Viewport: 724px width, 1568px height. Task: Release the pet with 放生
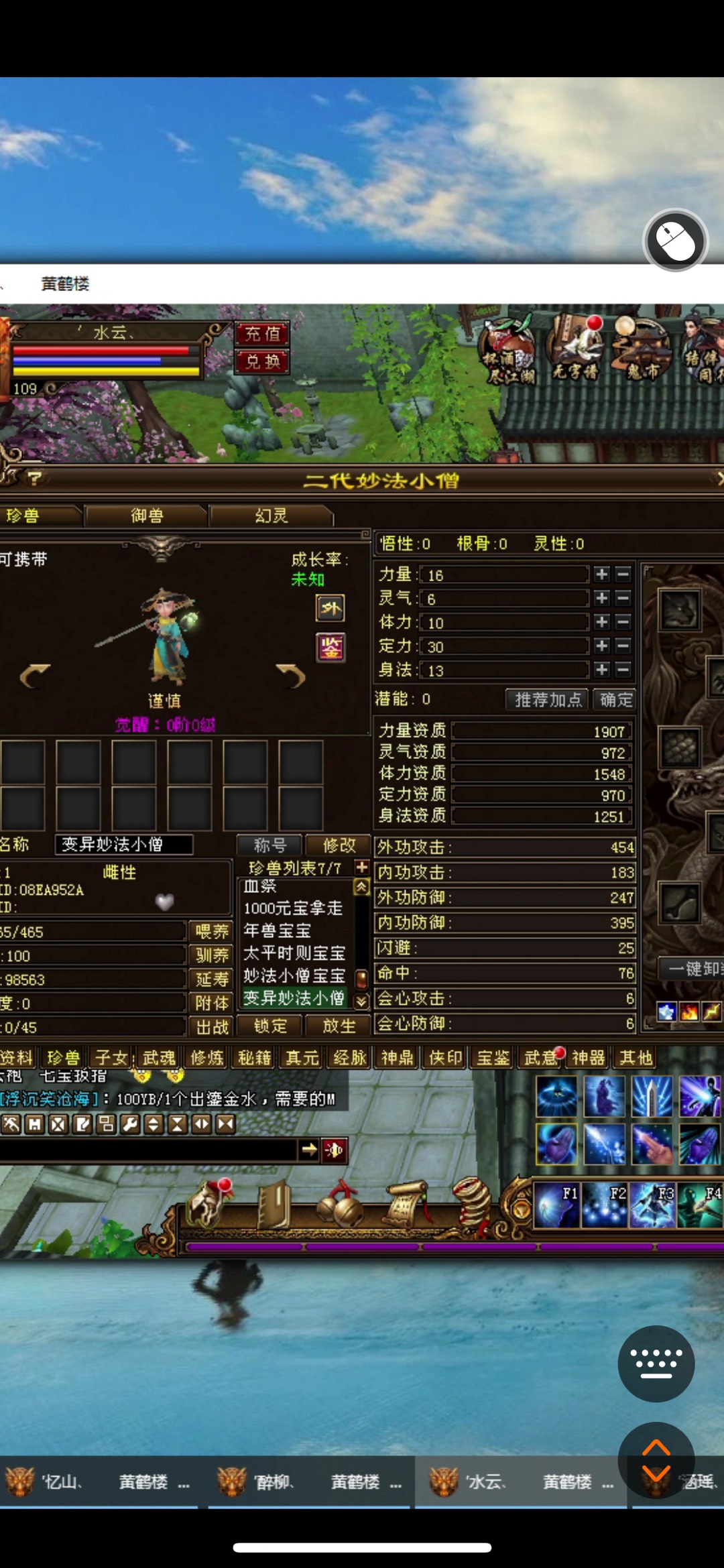[339, 1026]
